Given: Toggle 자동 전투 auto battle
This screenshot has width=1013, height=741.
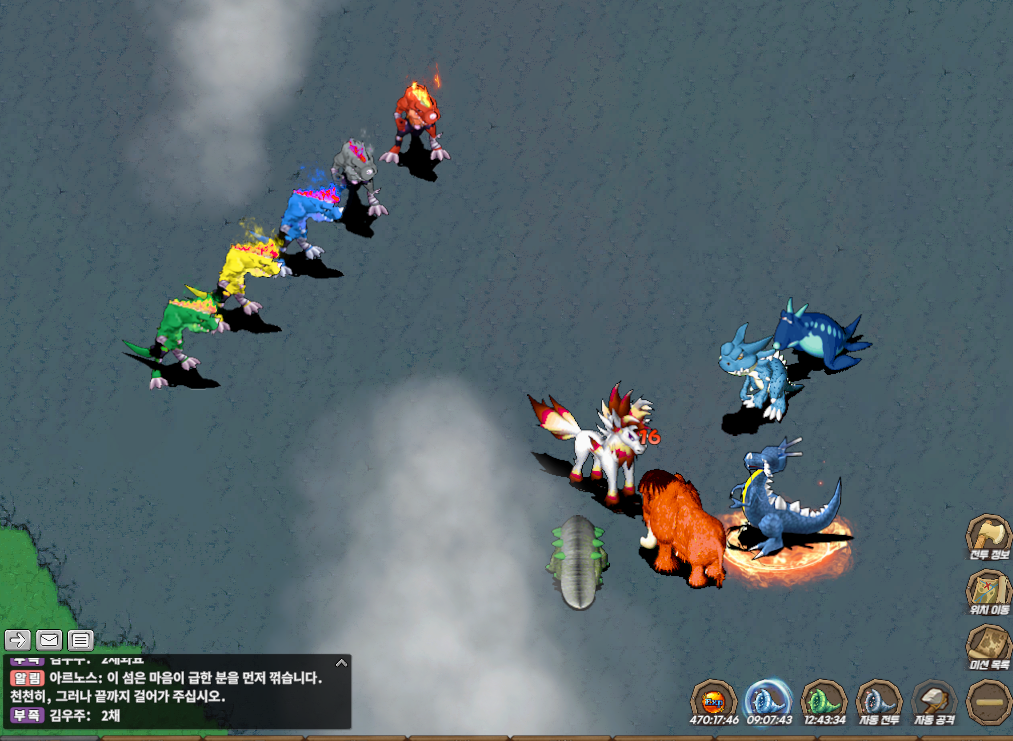Looking at the screenshot, I should pyautogui.click(x=879, y=700).
